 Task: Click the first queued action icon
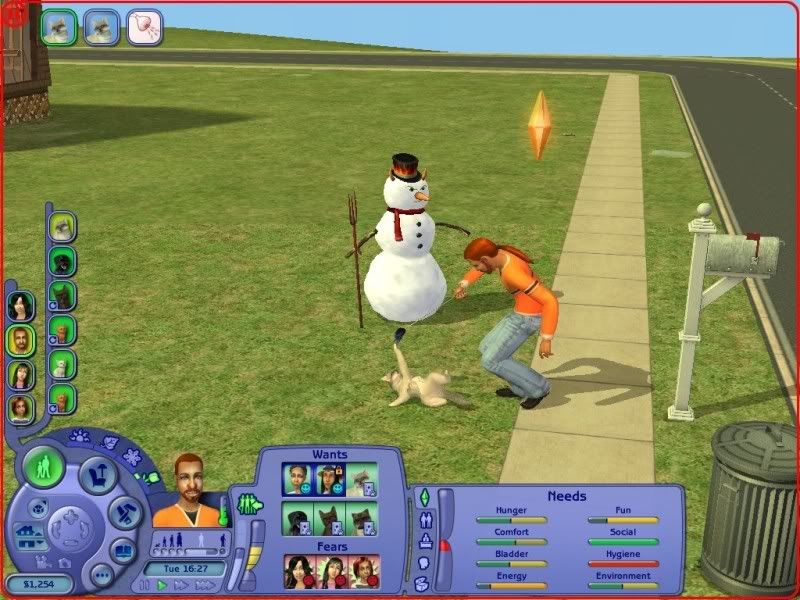59,24
